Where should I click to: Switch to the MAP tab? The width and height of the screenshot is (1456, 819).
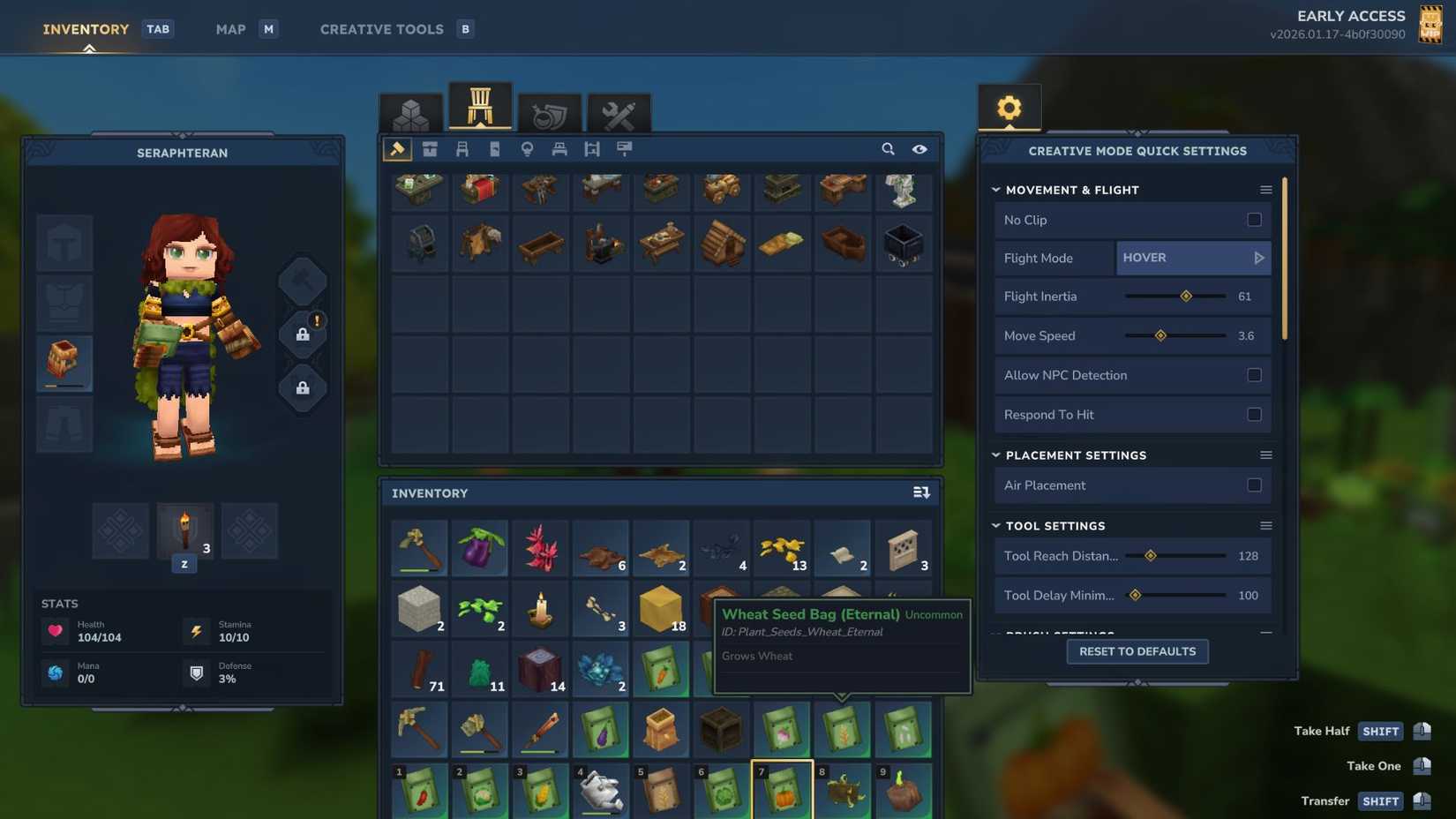pyautogui.click(x=229, y=28)
